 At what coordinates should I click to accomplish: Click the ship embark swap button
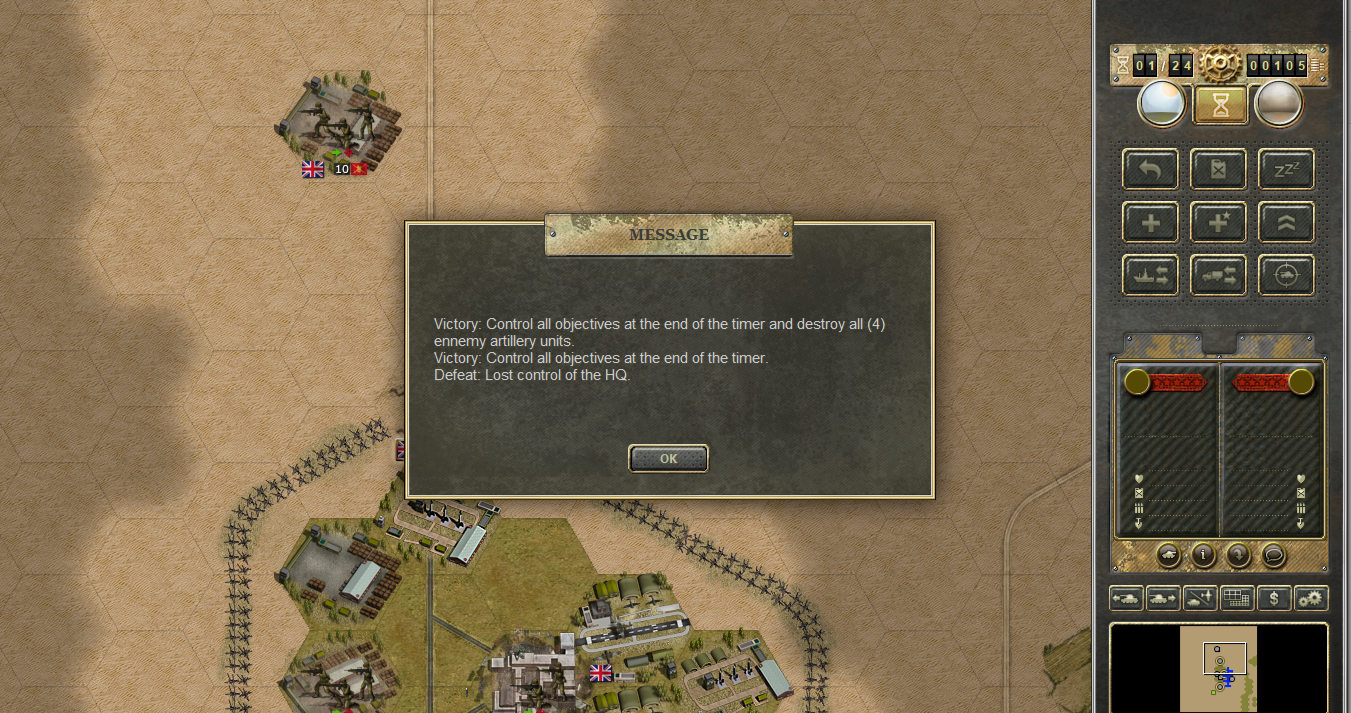[1151, 275]
